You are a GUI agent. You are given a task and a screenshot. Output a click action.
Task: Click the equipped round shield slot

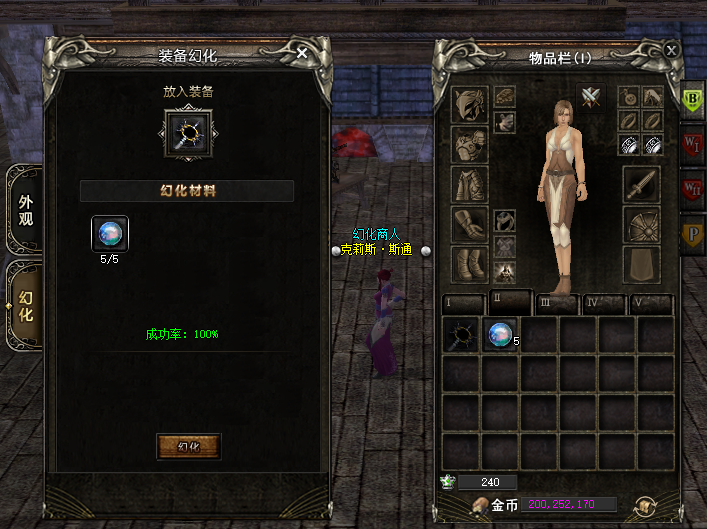(641, 225)
